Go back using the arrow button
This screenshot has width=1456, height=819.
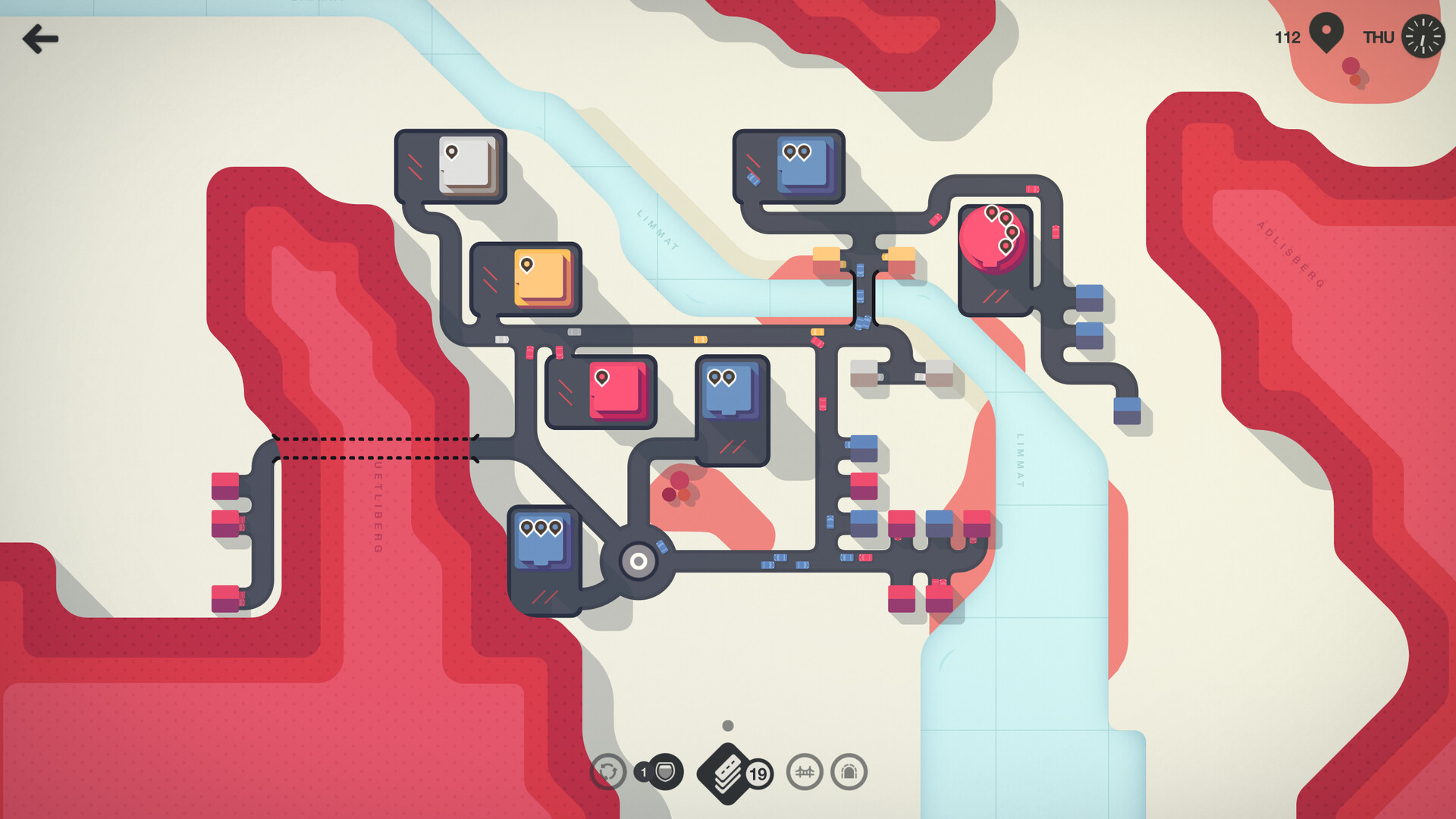click(40, 39)
